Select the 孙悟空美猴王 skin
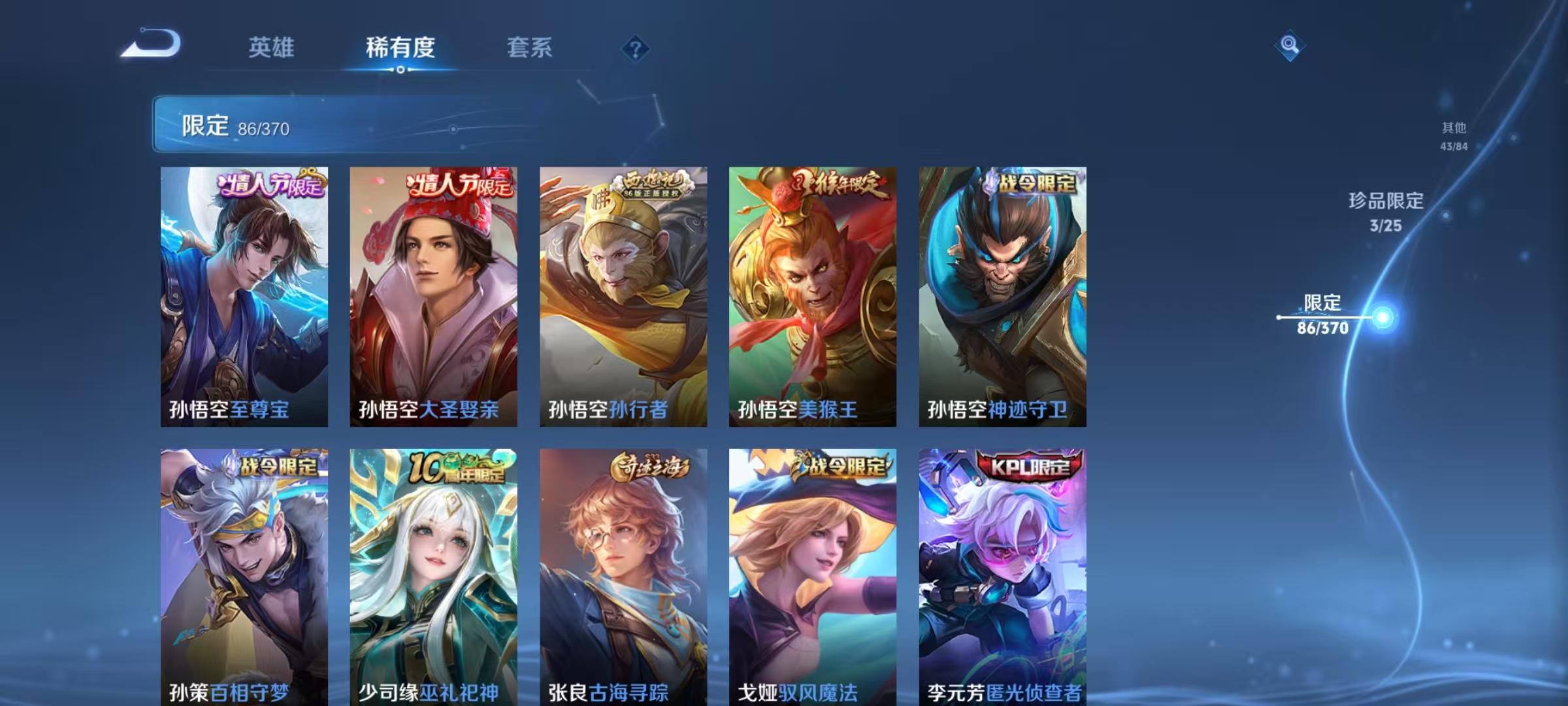The image size is (1568, 706). coord(813,294)
